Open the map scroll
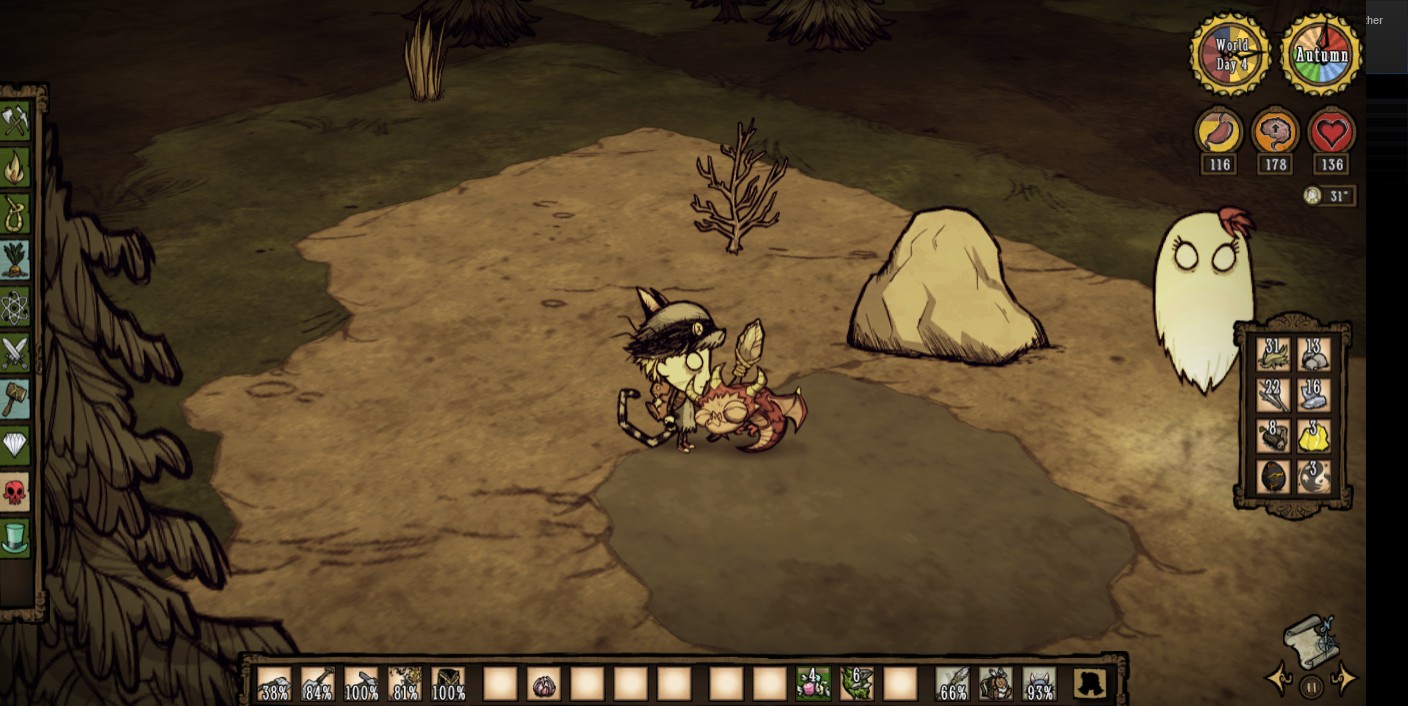Viewport: 1408px width, 706px height. [1311, 638]
